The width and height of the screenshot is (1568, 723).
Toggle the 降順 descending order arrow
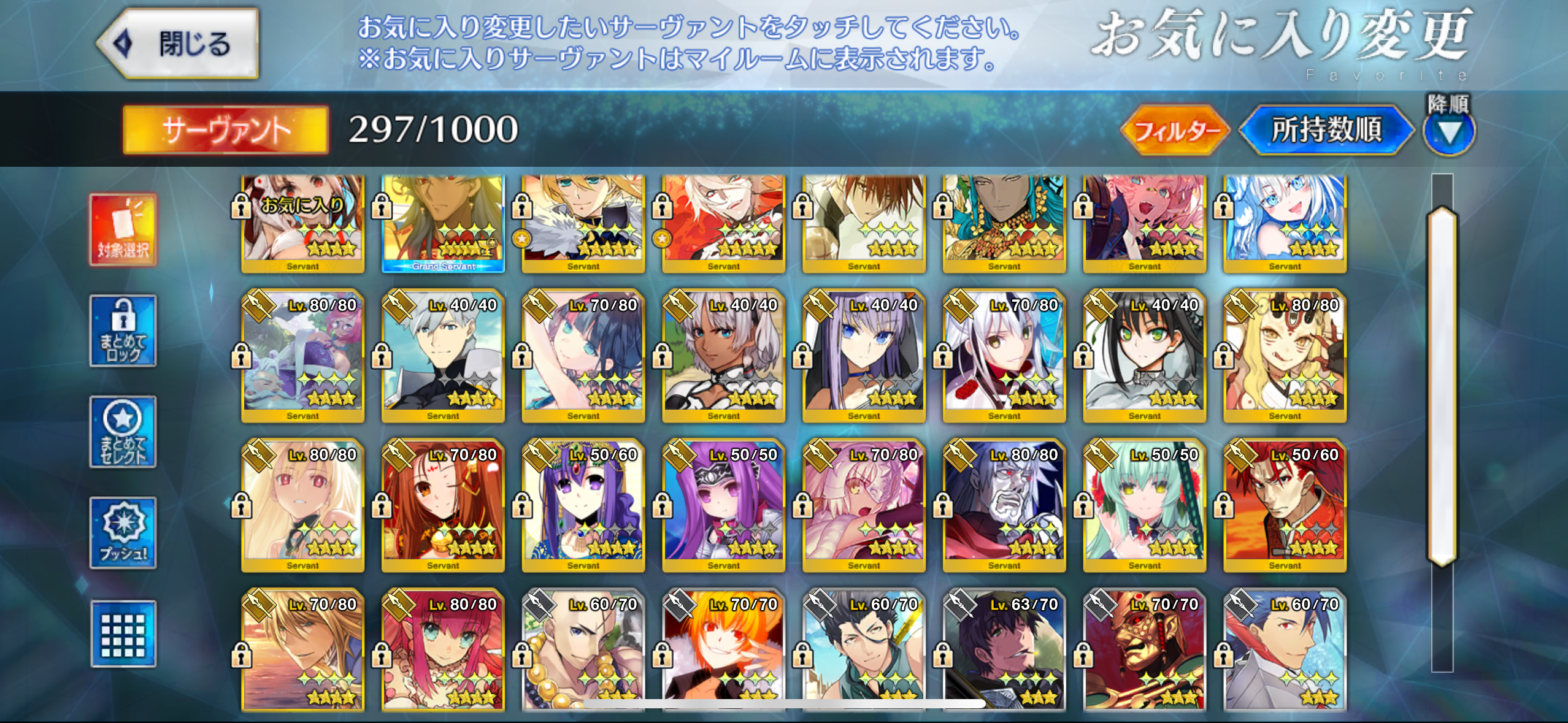coord(1448,131)
